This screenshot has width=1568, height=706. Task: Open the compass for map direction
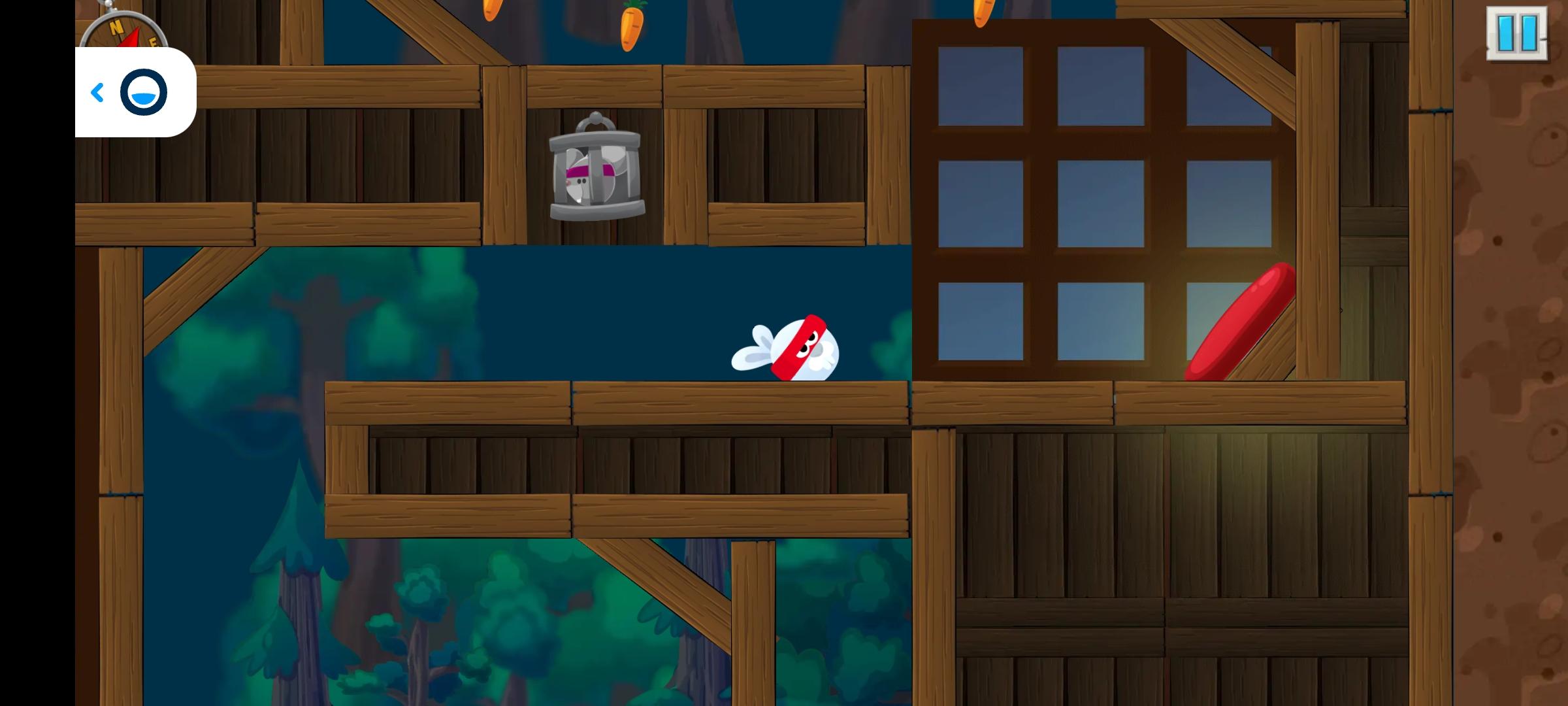[x=124, y=33]
